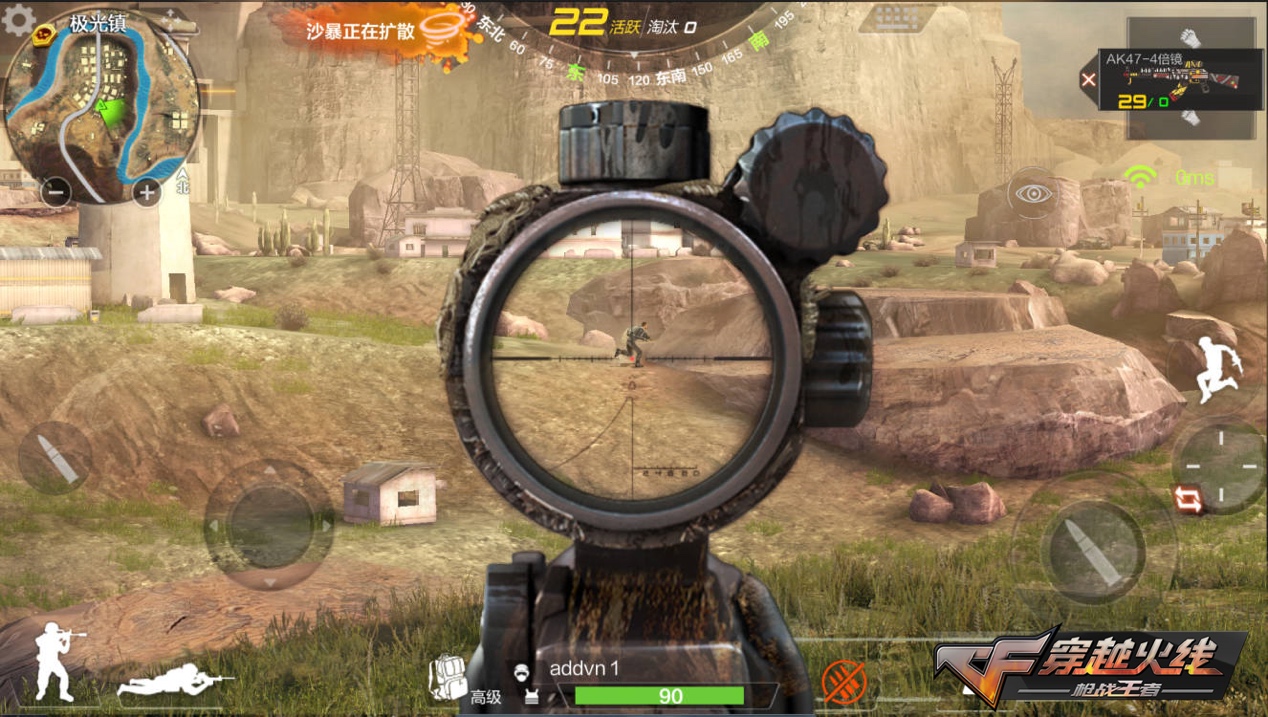Click the X beside the AK47 panel

[1089, 80]
